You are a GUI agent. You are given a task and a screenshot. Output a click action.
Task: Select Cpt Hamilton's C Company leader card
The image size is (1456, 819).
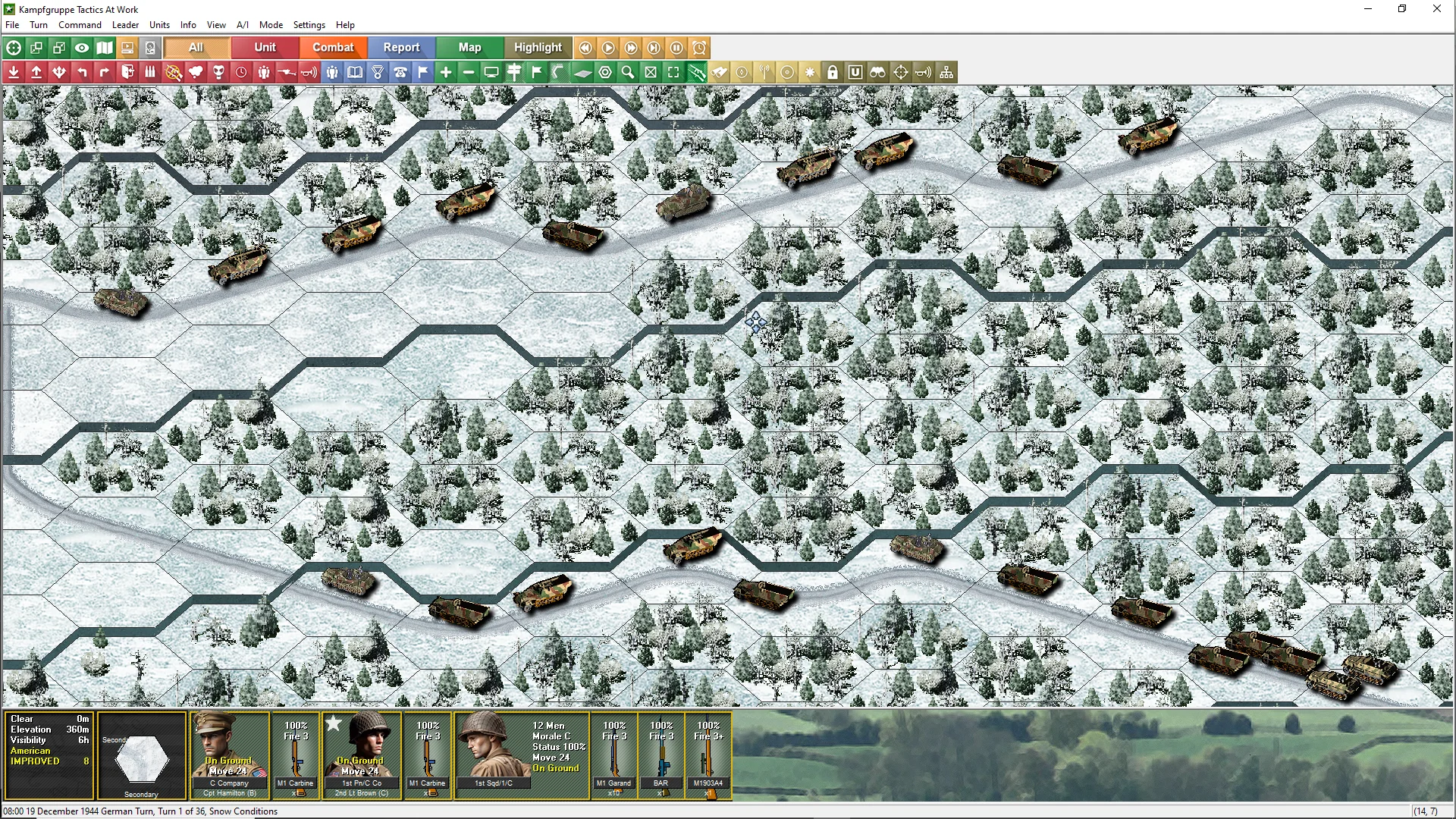pos(229,755)
